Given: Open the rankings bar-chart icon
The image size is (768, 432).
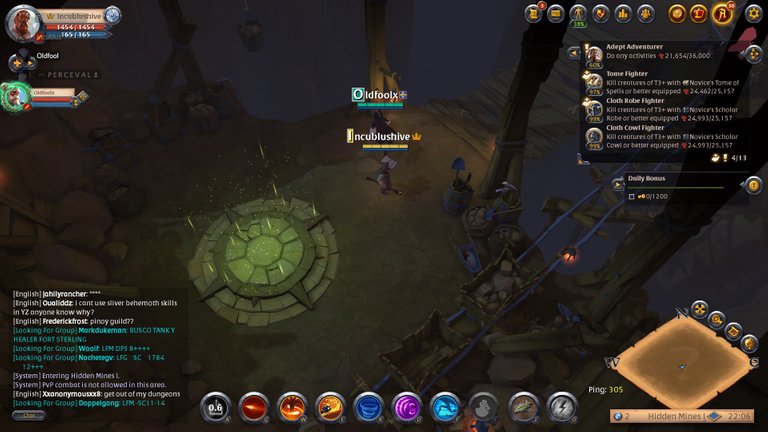Looking at the screenshot, I should (623, 13).
